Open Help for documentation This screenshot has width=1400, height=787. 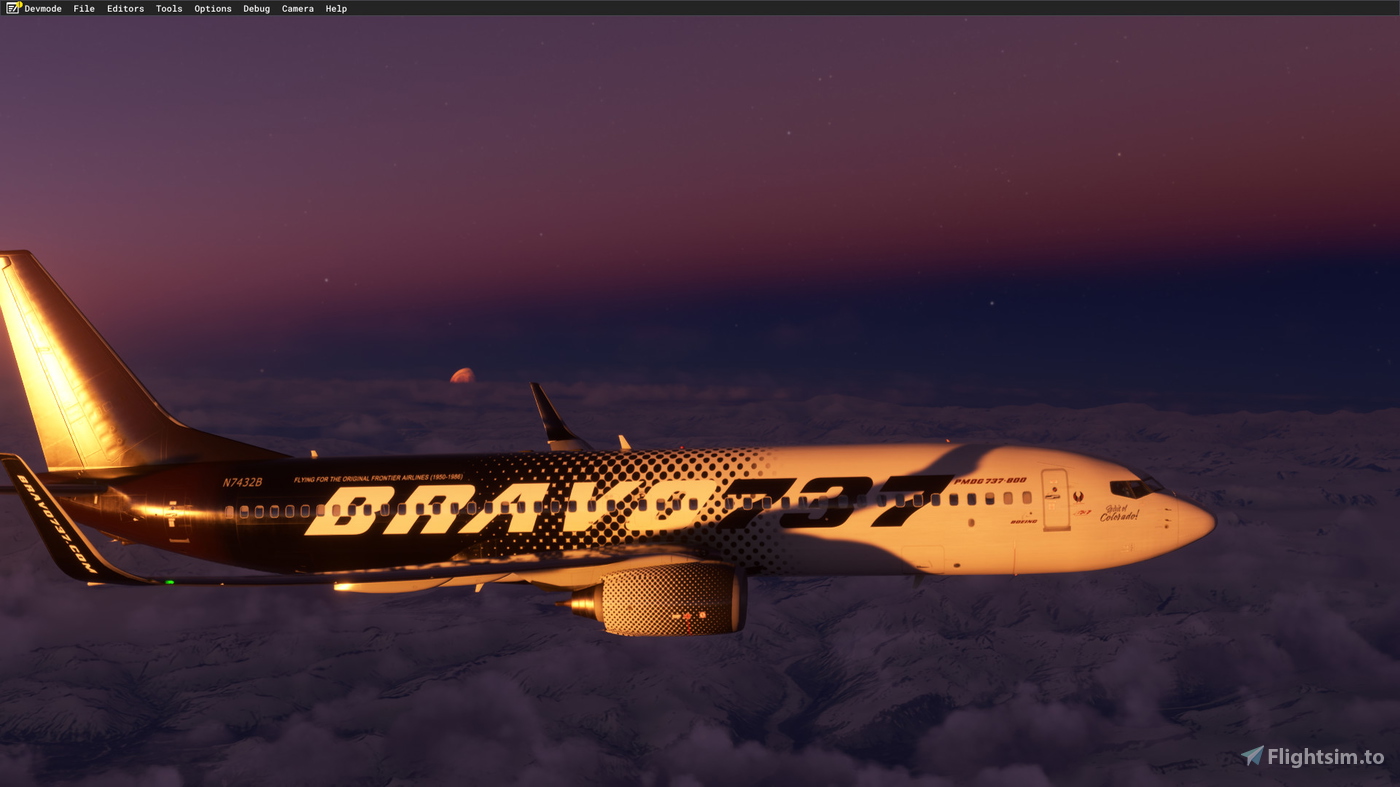click(x=335, y=8)
